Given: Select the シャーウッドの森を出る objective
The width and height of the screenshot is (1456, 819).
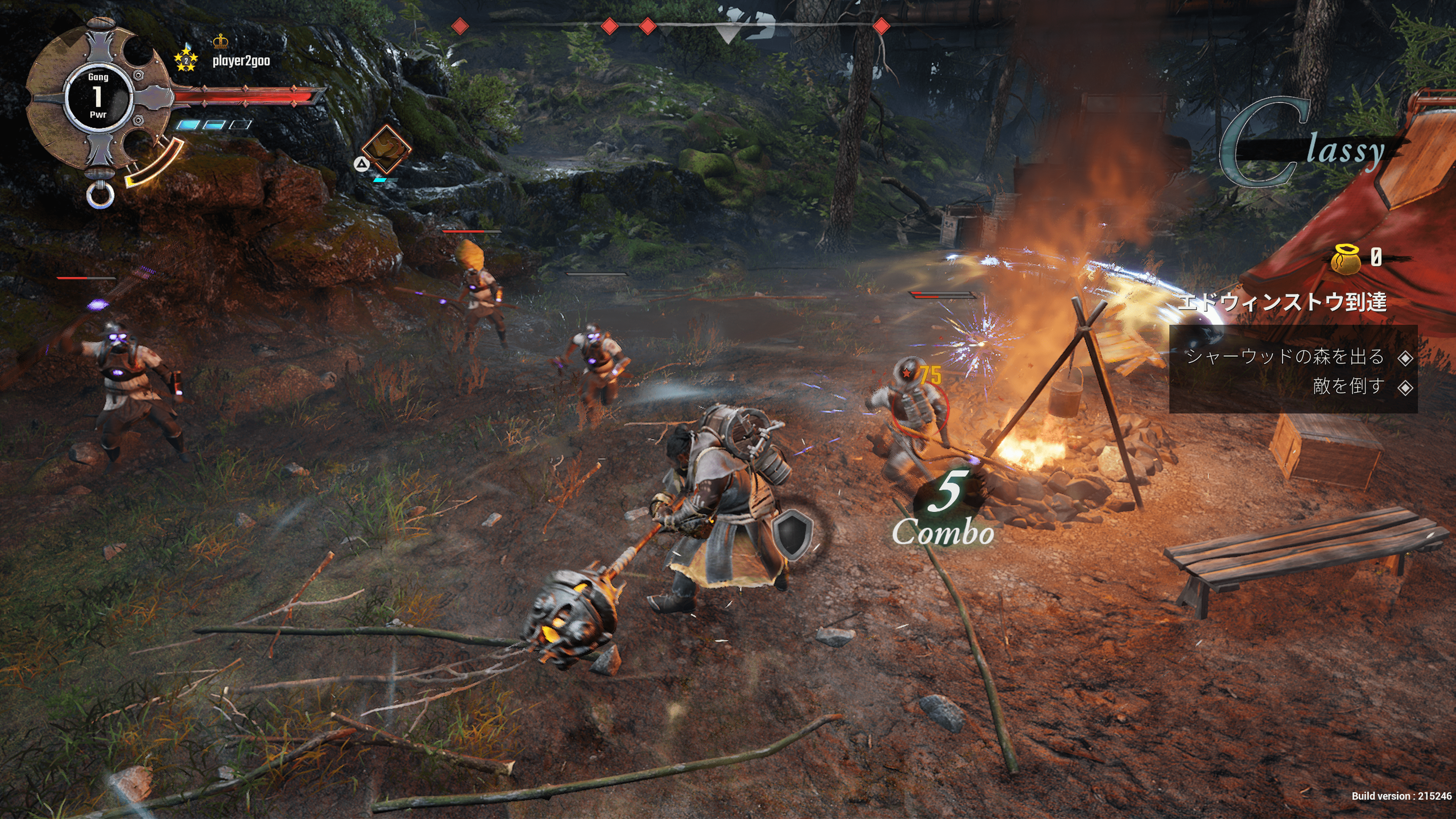Looking at the screenshot, I should (x=1285, y=357).
